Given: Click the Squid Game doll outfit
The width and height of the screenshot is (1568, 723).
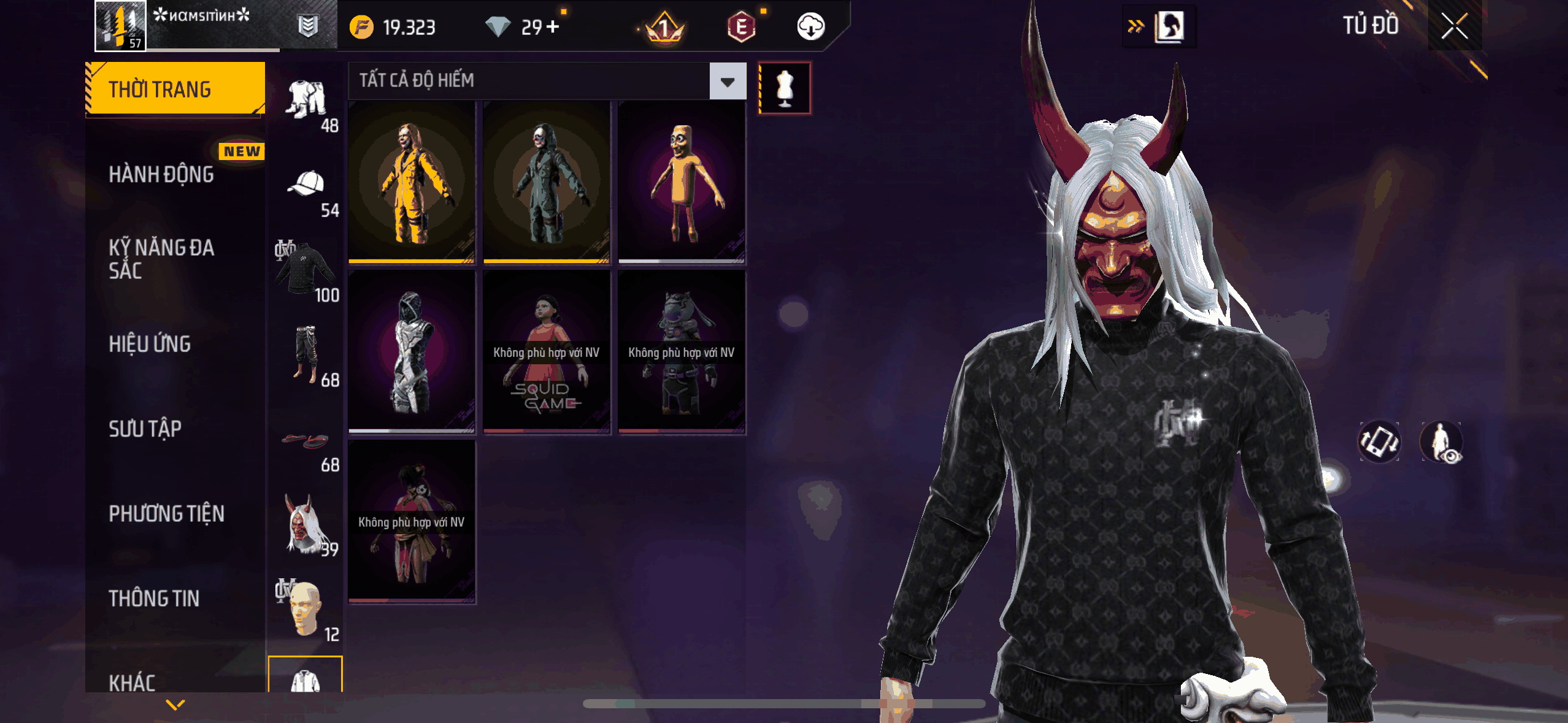Looking at the screenshot, I should pyautogui.click(x=547, y=352).
